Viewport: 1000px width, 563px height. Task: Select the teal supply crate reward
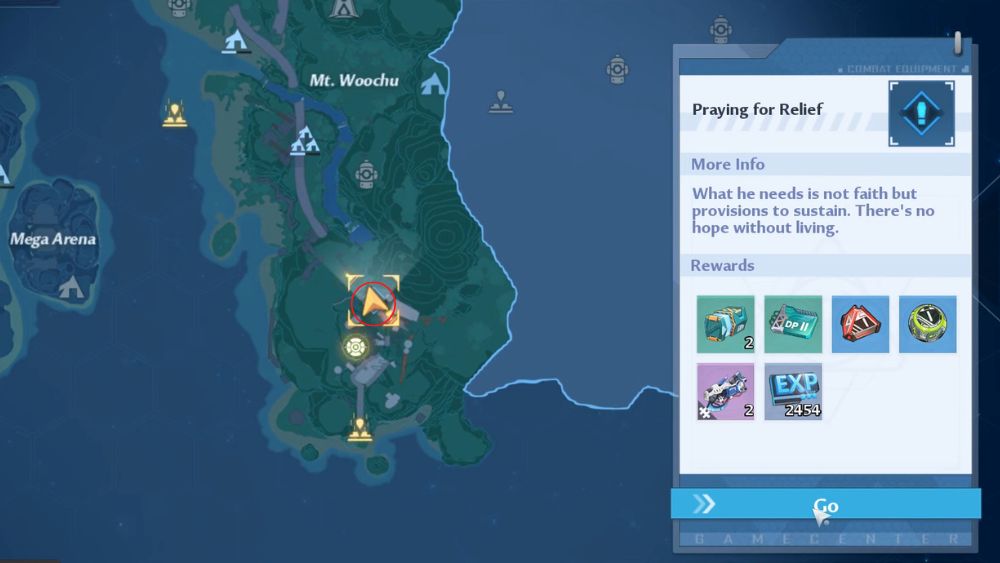pos(726,324)
